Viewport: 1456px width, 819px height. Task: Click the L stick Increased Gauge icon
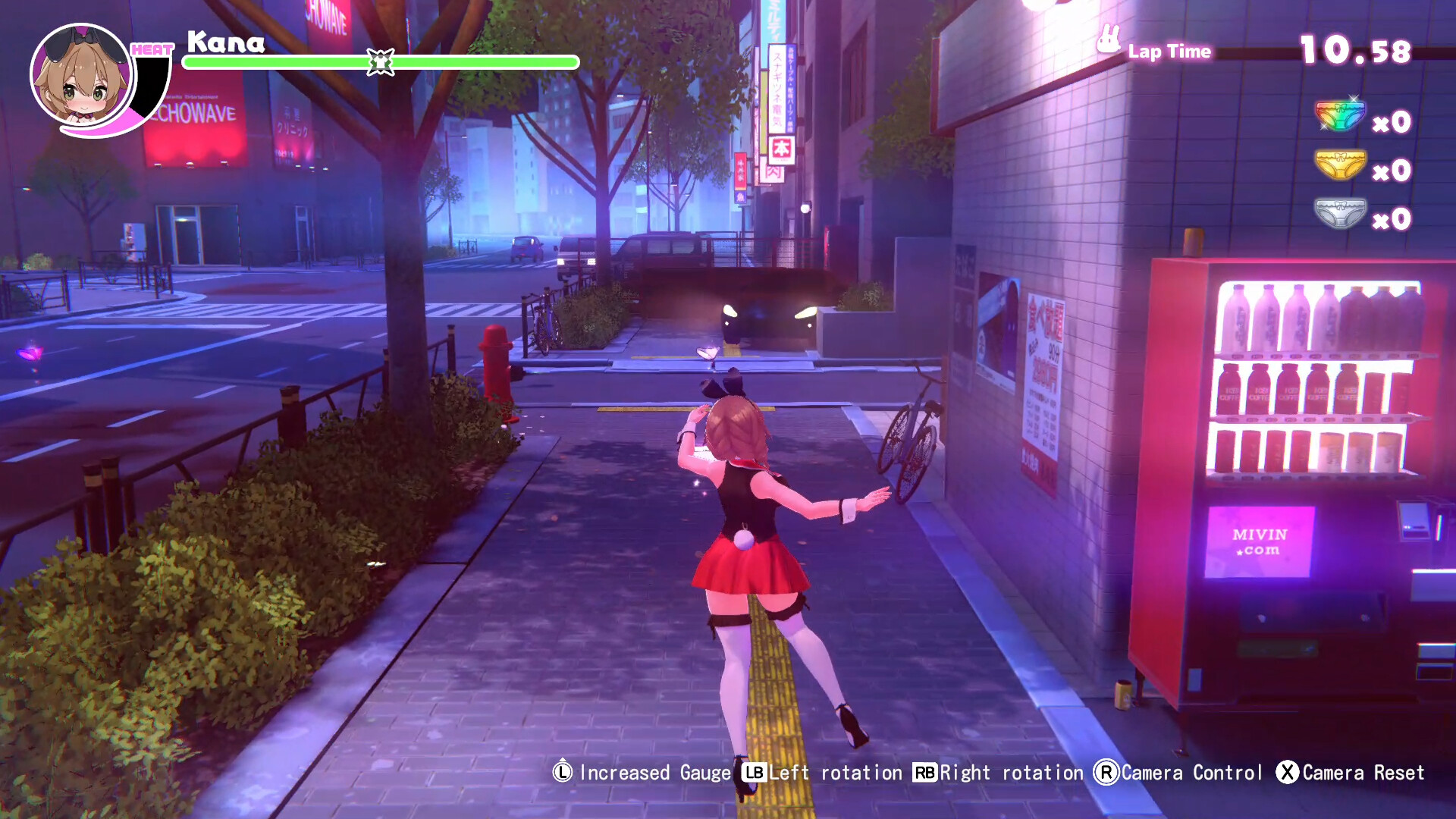(561, 773)
